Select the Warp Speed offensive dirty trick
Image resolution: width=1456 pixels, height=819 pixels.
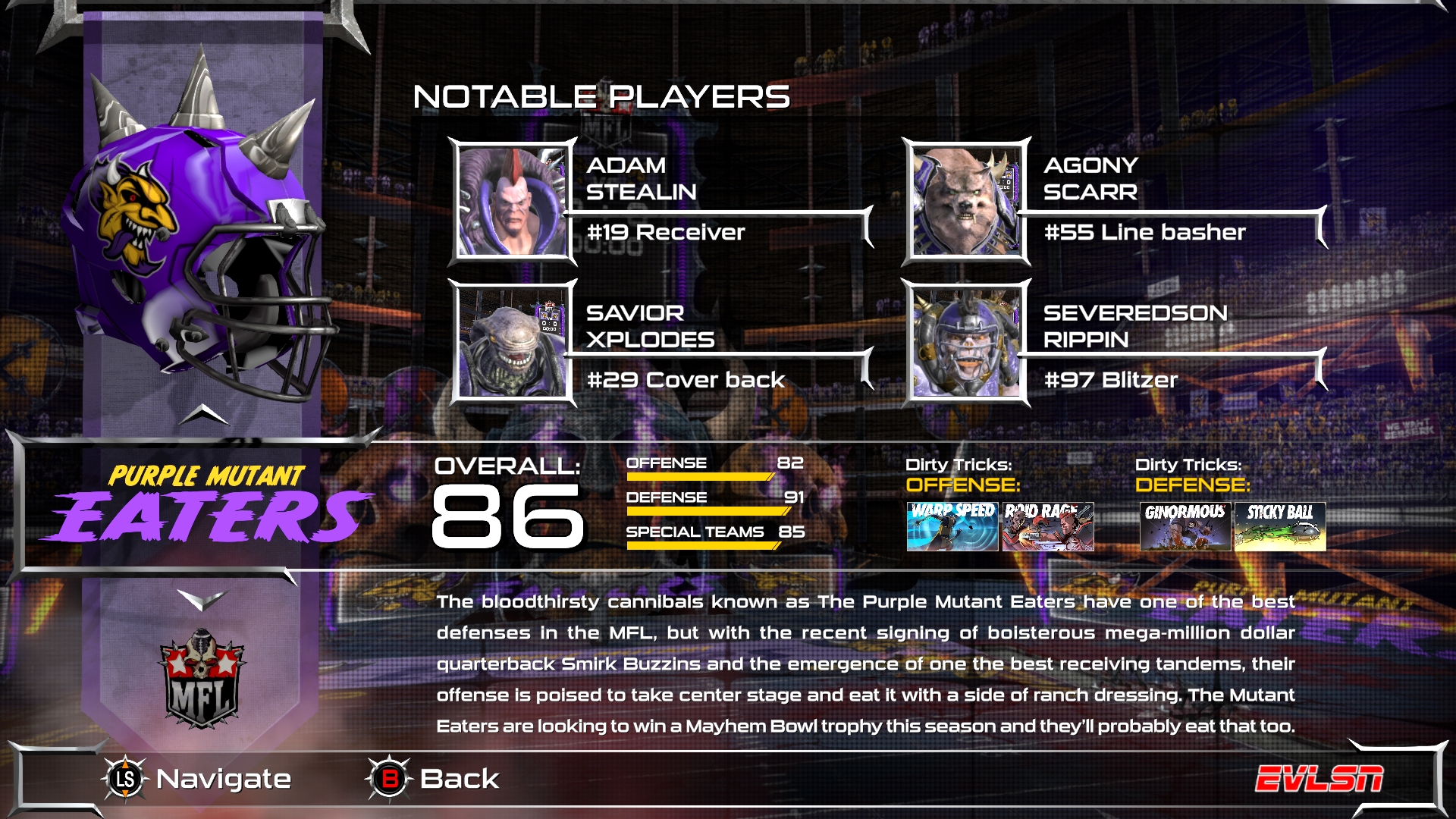click(x=951, y=525)
